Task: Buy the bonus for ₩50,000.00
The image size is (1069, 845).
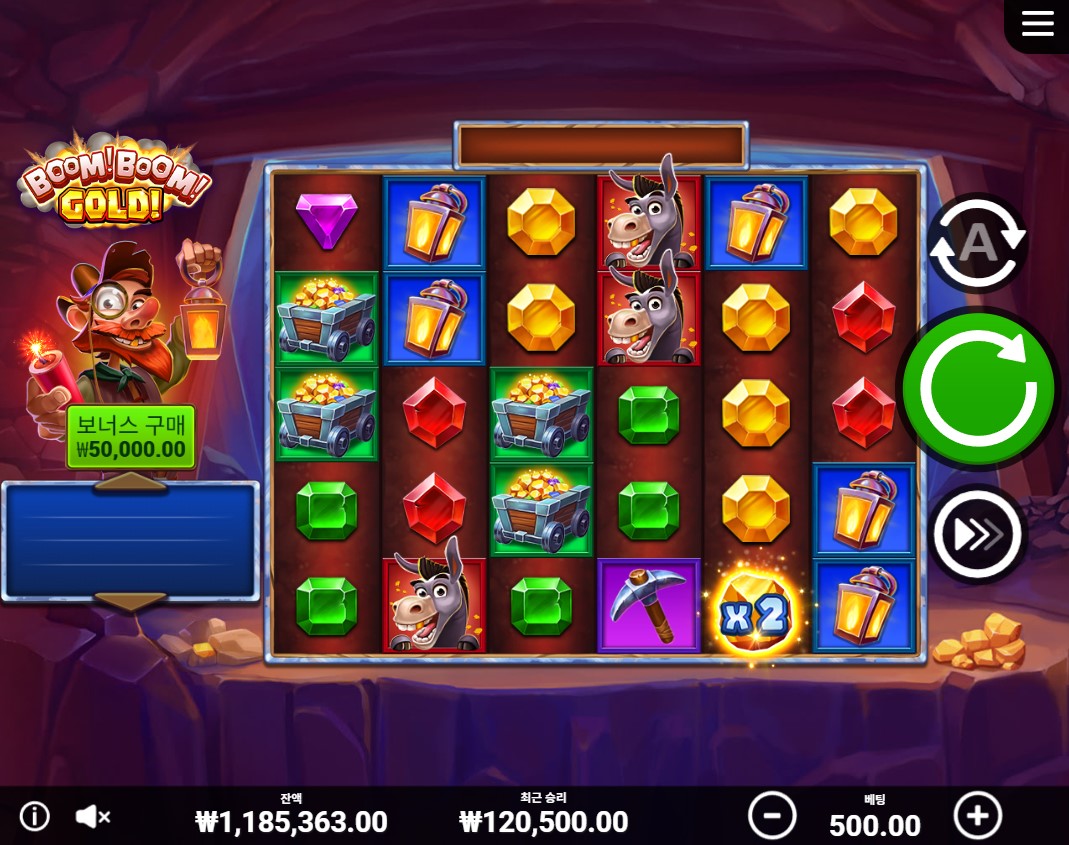Action: (130, 438)
